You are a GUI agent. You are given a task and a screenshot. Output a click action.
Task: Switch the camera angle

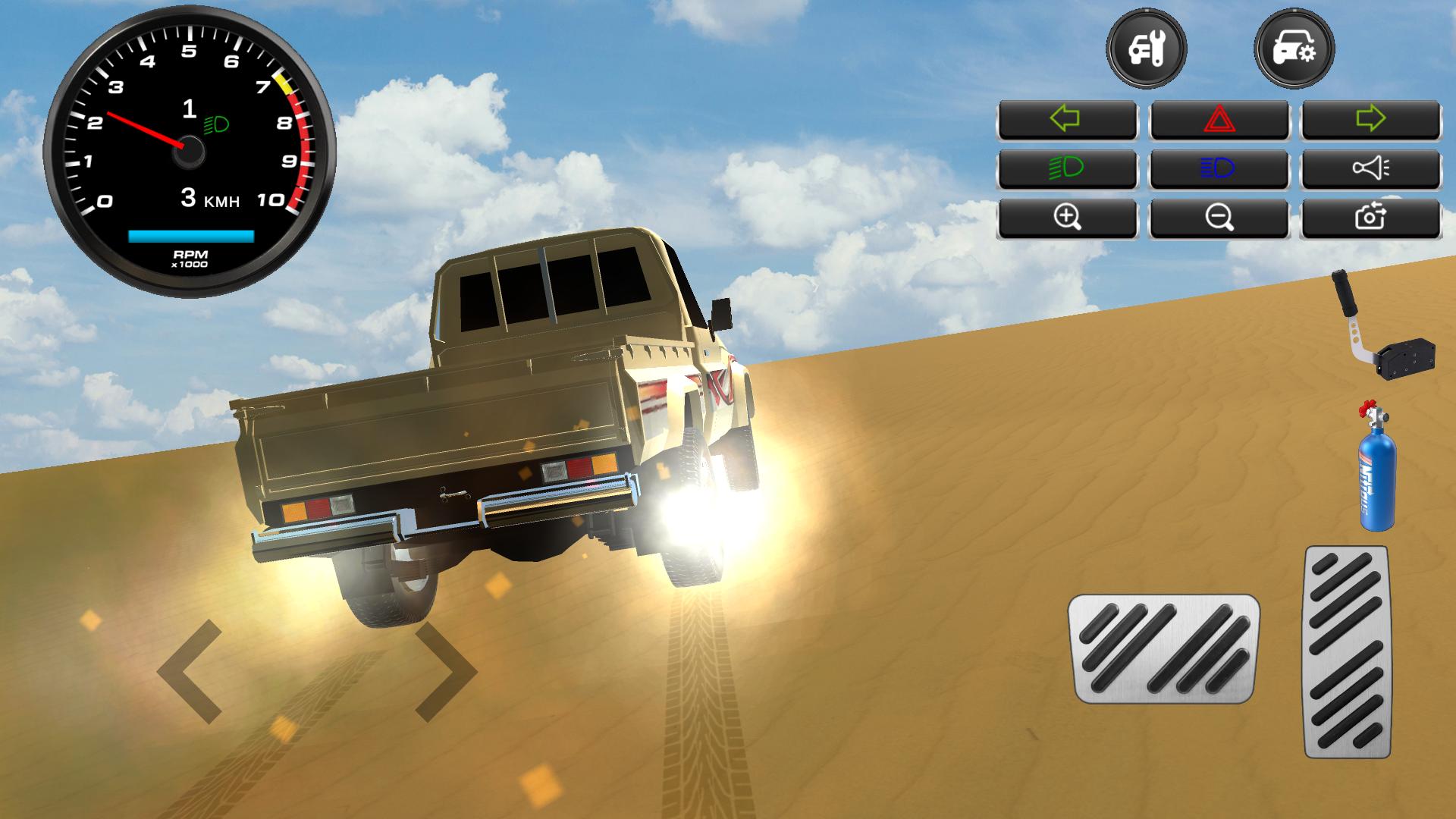(x=1370, y=218)
